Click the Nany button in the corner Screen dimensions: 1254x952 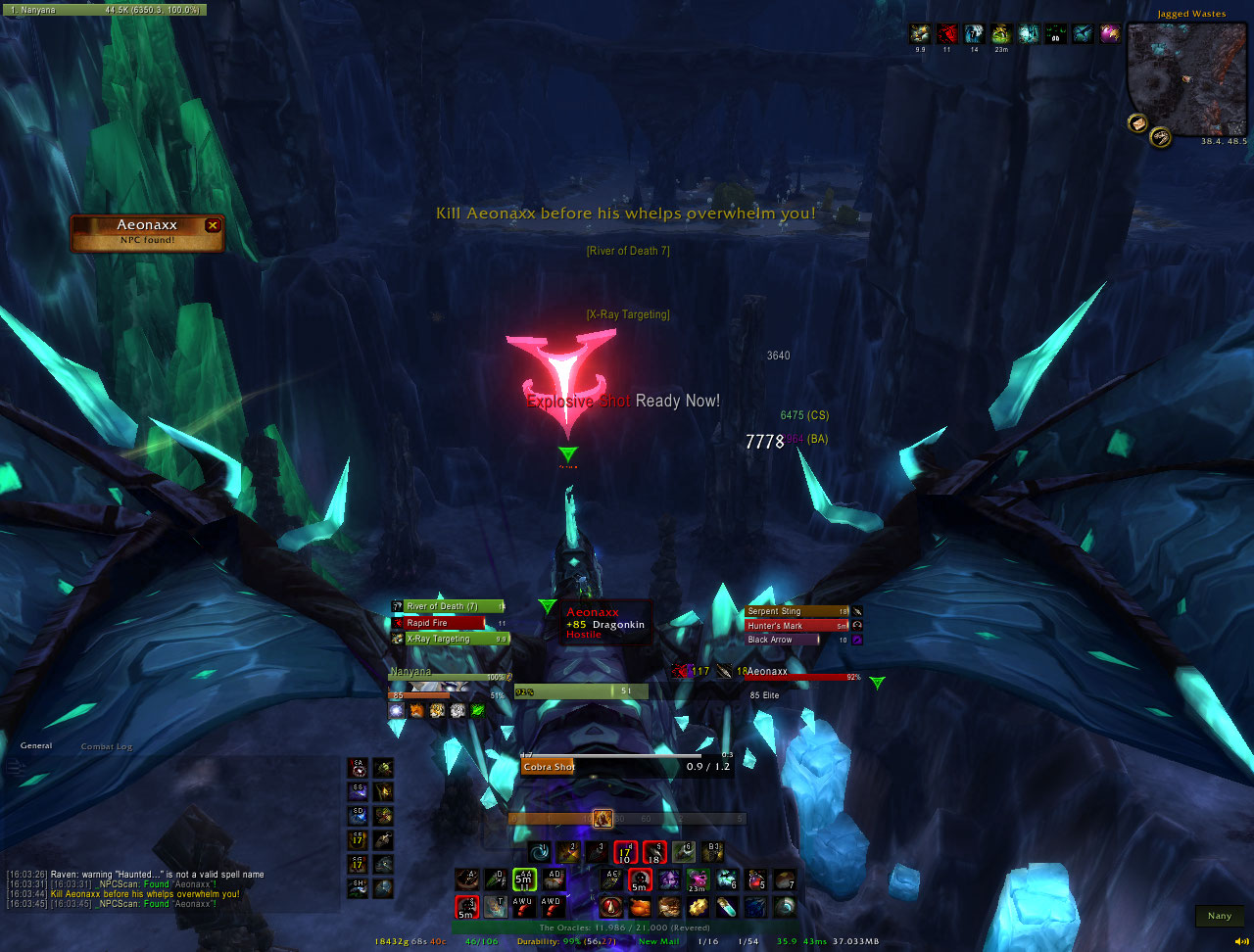click(1219, 916)
